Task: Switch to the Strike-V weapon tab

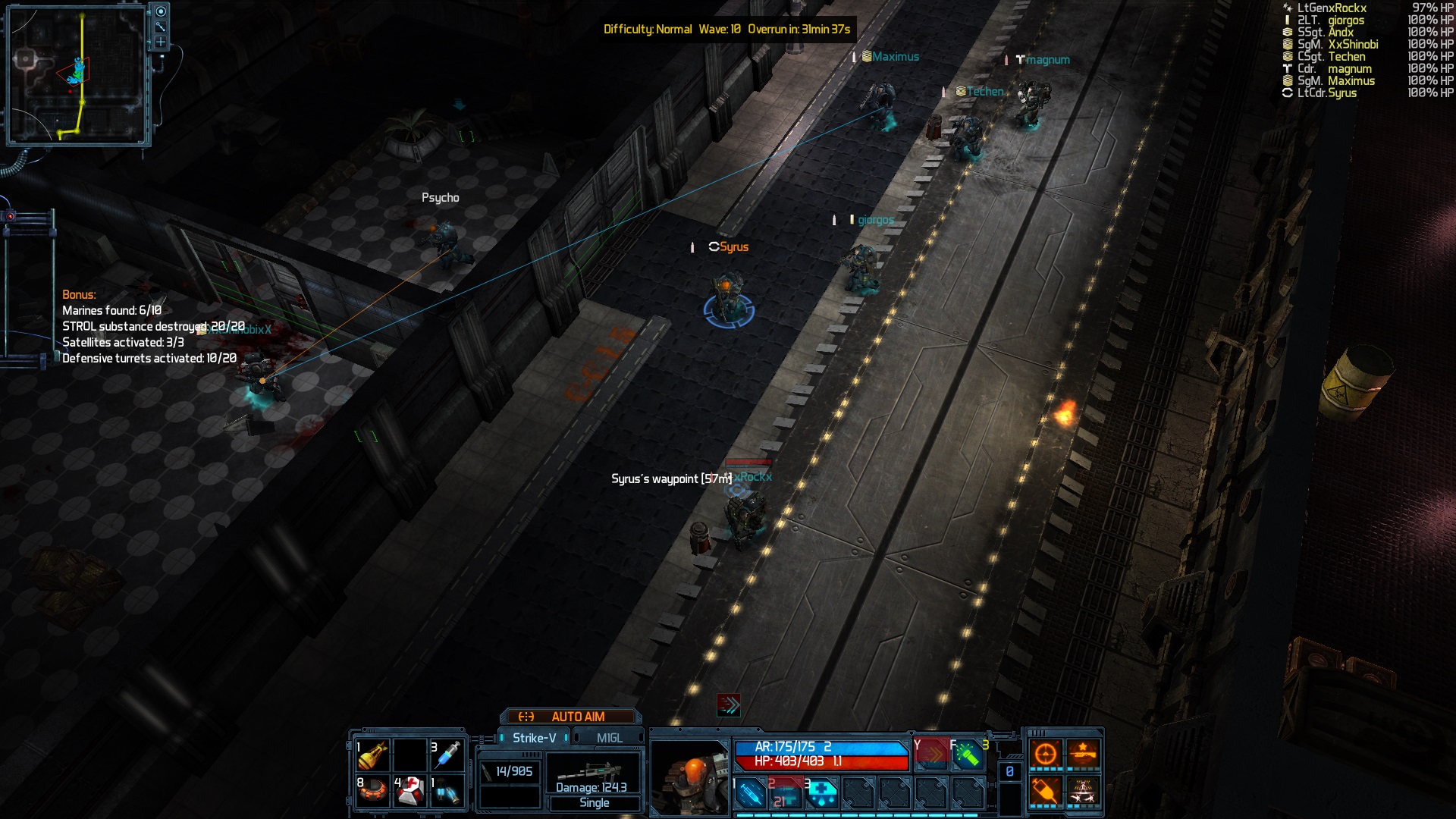Action: tap(534, 738)
